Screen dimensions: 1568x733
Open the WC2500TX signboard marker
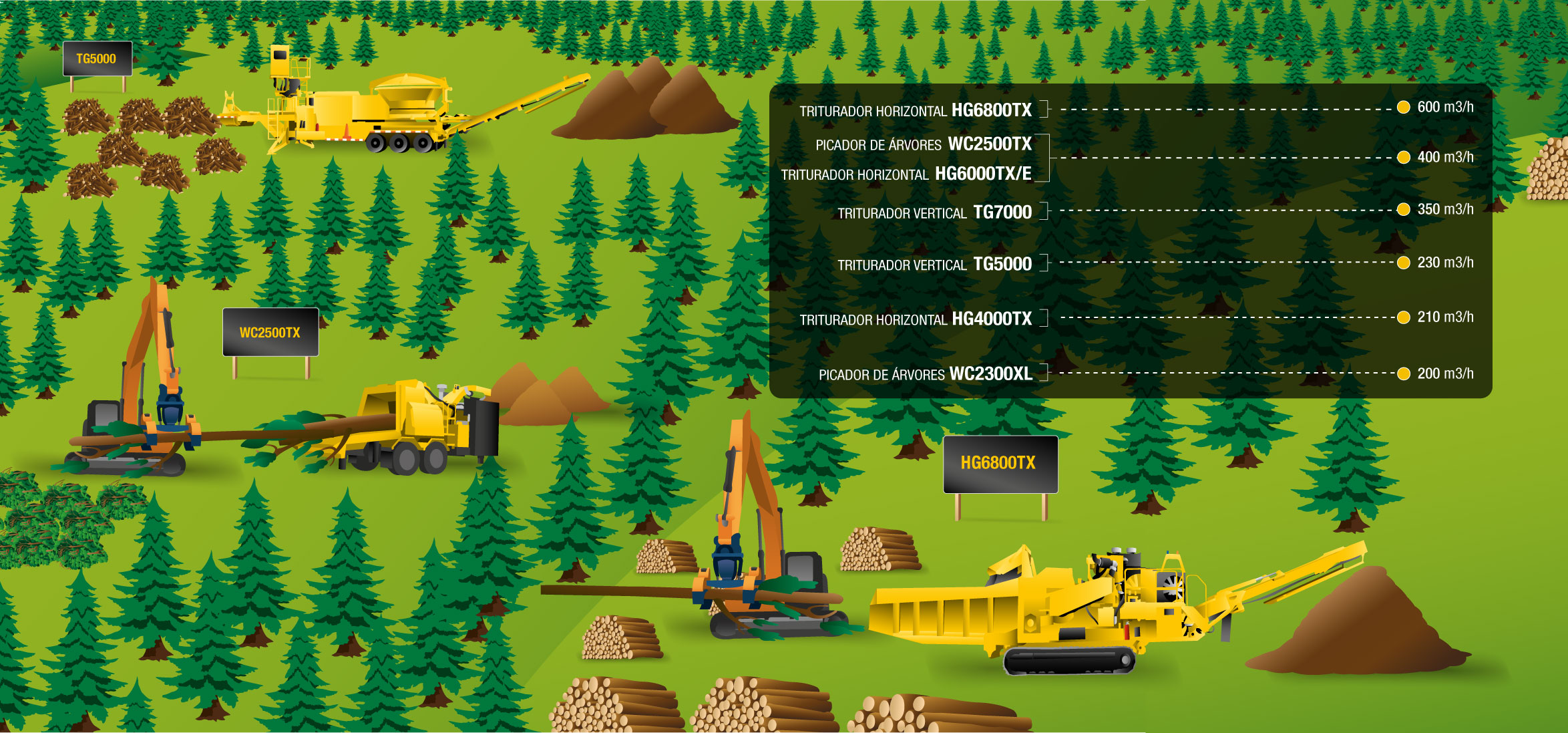tap(270, 332)
